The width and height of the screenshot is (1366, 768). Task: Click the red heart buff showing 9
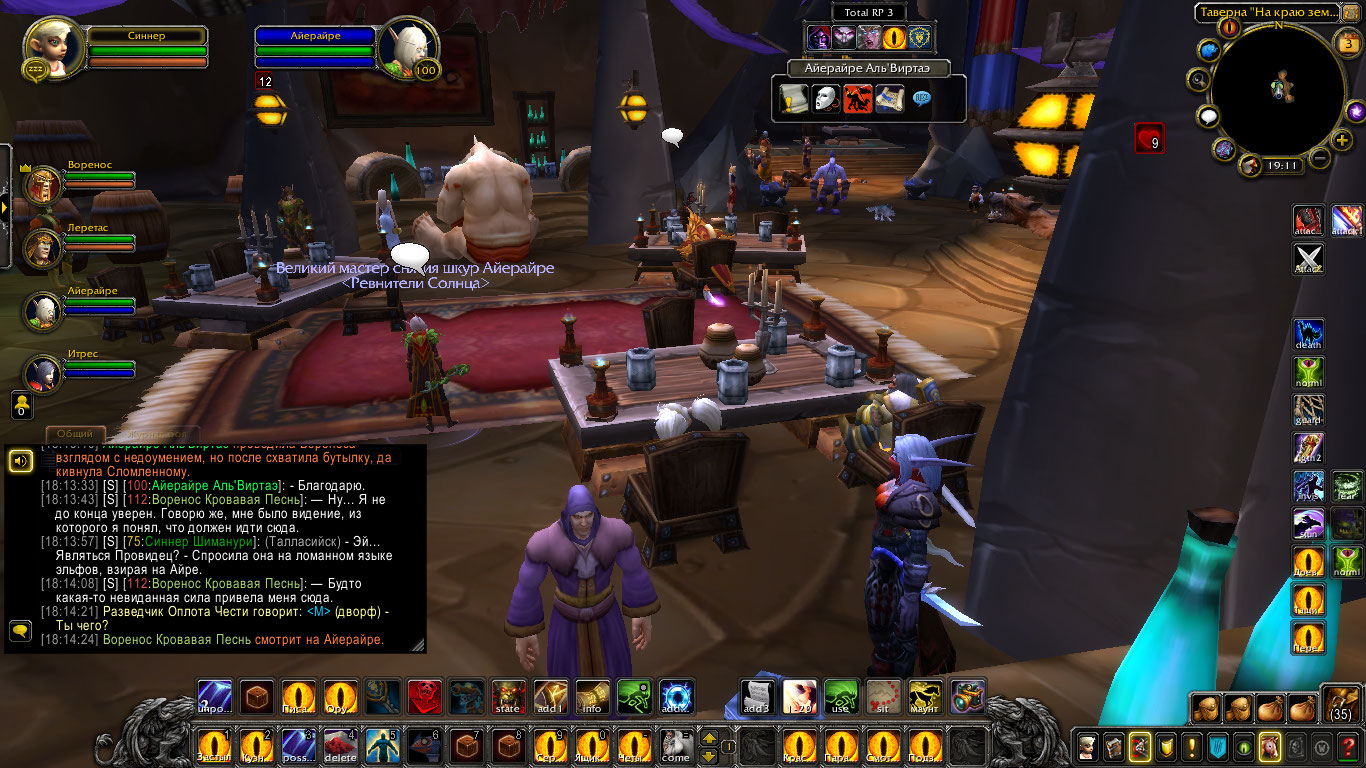pos(1149,139)
